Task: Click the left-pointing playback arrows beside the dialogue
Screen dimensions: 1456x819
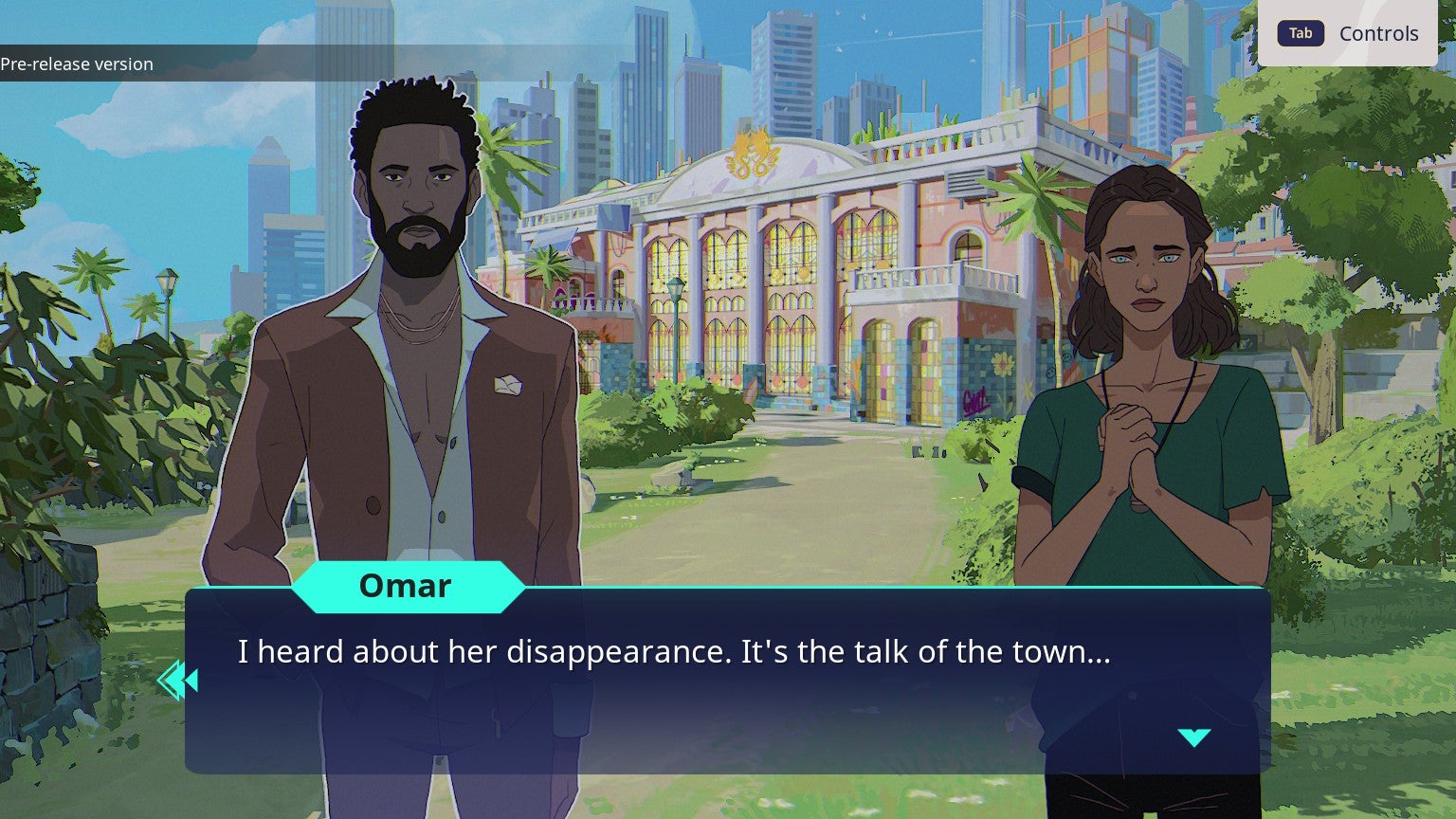Action: (x=177, y=680)
